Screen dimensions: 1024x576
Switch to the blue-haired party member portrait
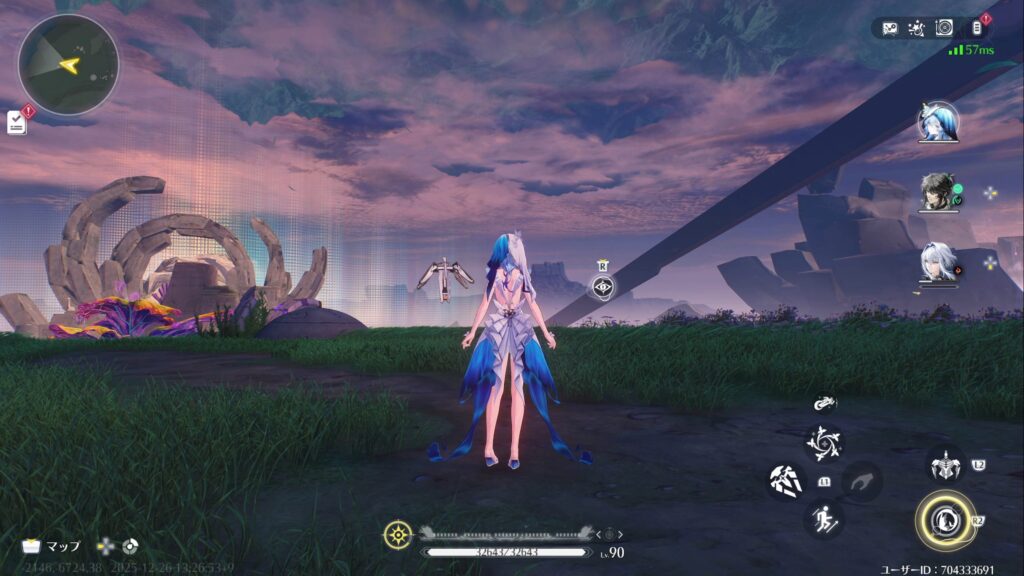click(x=938, y=123)
